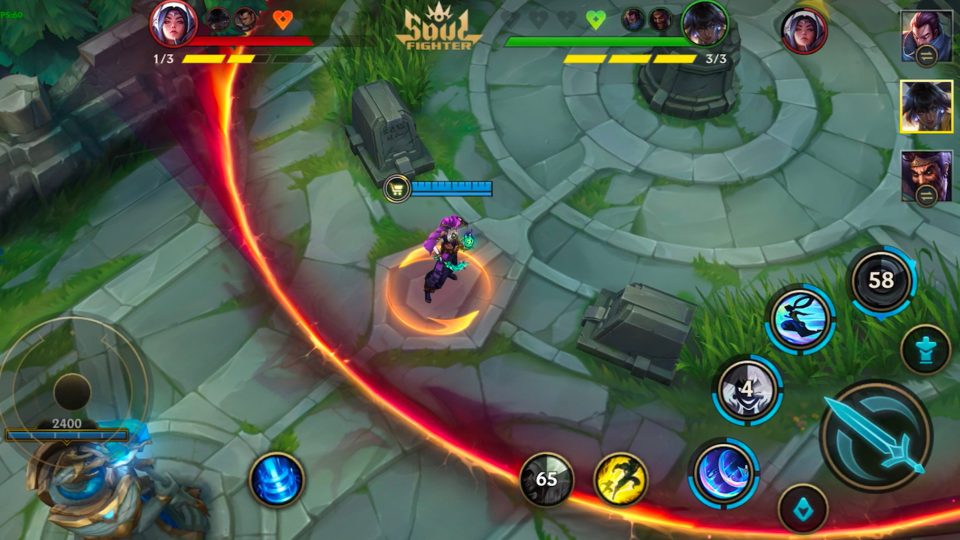Viewport: 960px width, 540px height.
Task: Trigger the white-haired face ability on cooldown 4
Action: click(747, 388)
